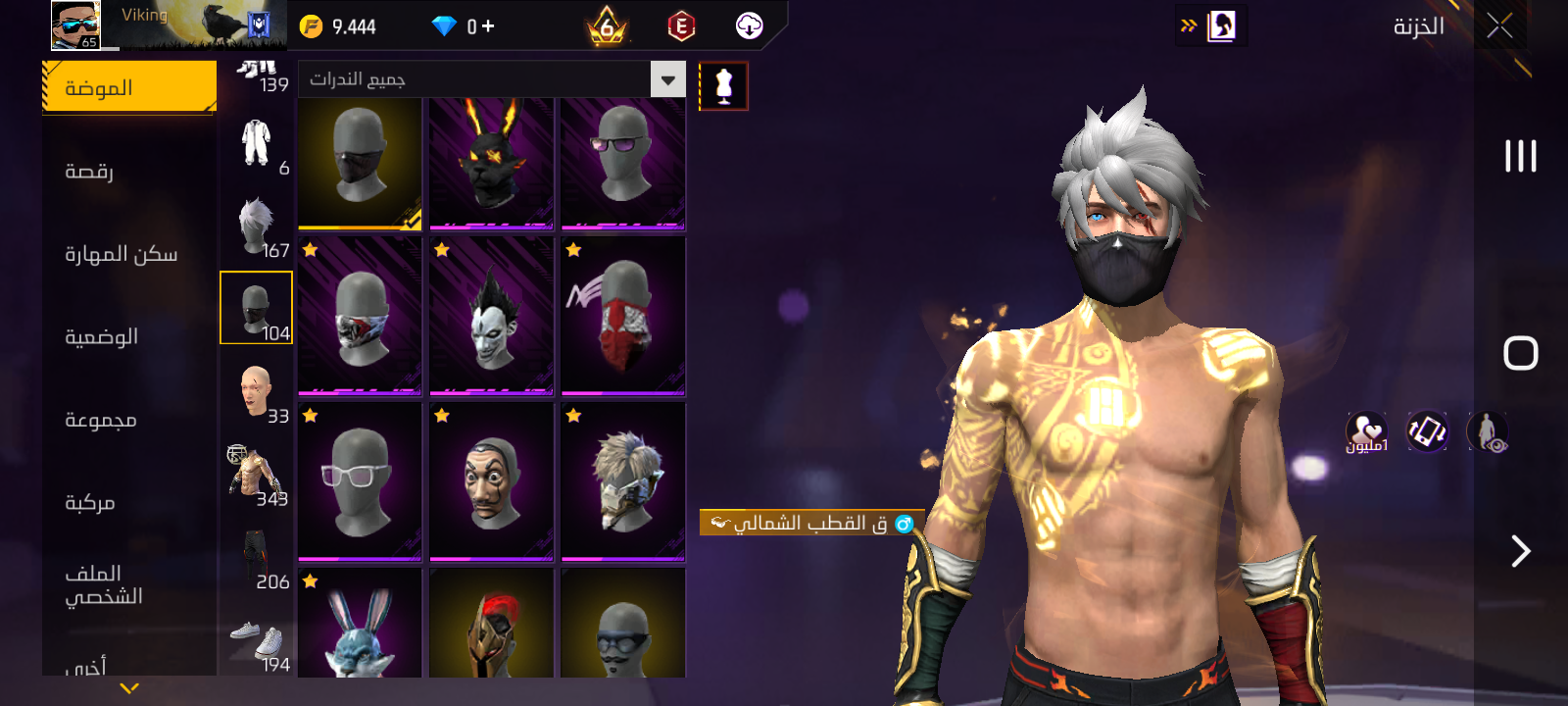Equip the black face mask item
Image resolution: width=1568 pixels, height=706 pixels.
click(360, 164)
